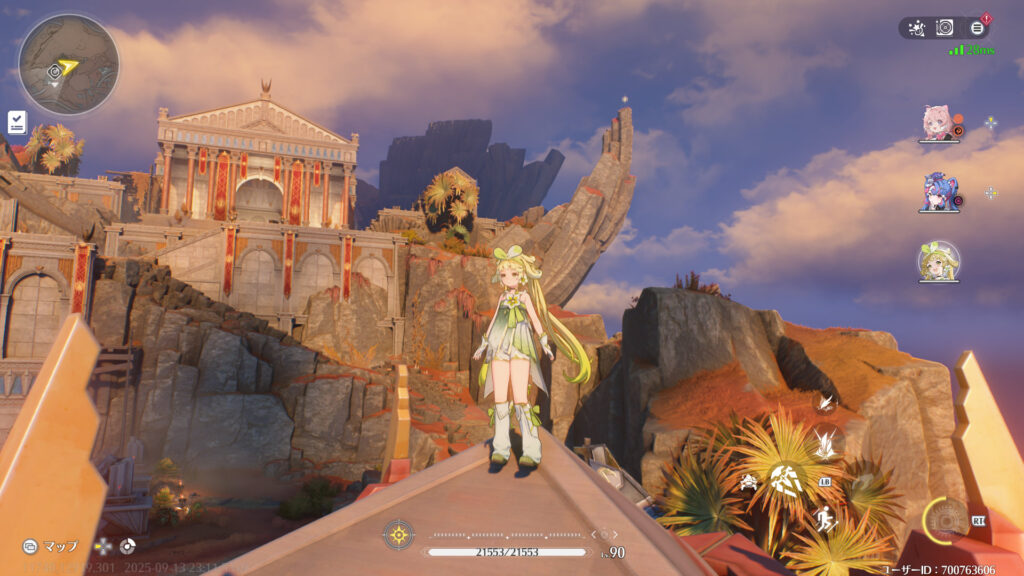Trigger the small upper skill icon
The image size is (1024, 576).
click(826, 402)
